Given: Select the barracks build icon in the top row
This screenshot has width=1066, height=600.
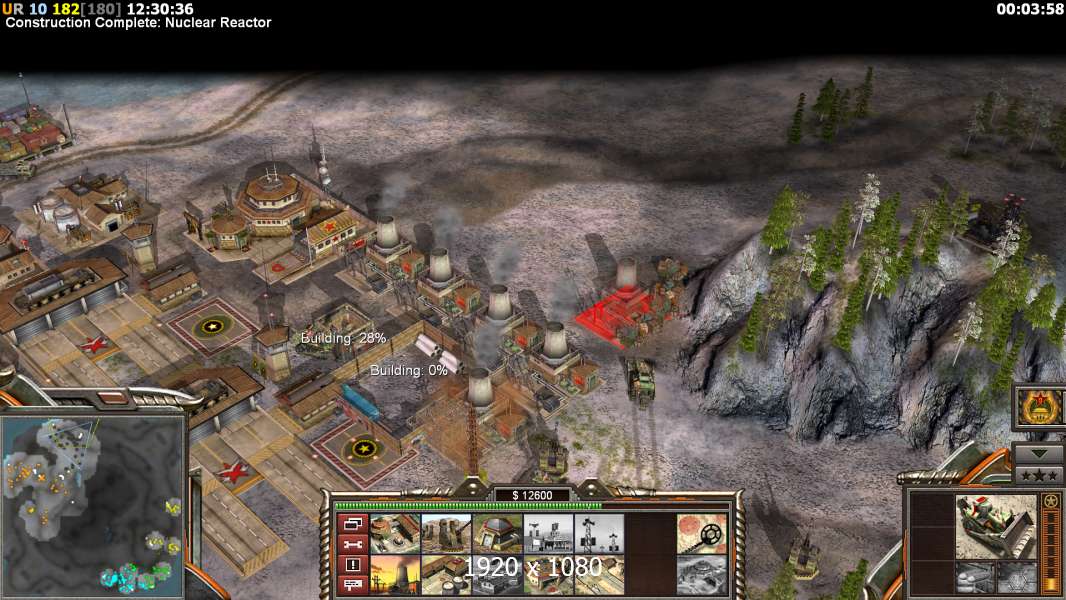Looking at the screenshot, I should tap(395, 534).
